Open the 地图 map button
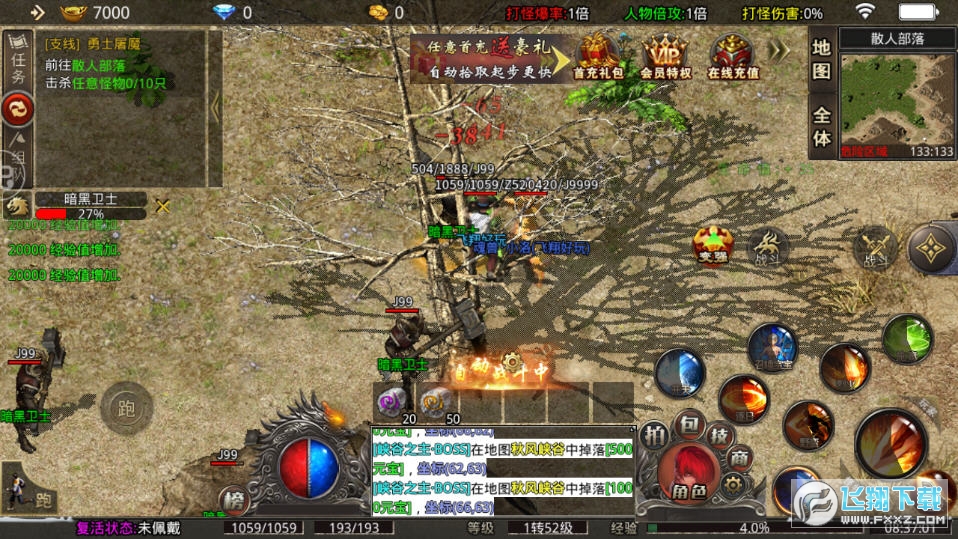The height and width of the screenshot is (539, 958). coord(821,58)
